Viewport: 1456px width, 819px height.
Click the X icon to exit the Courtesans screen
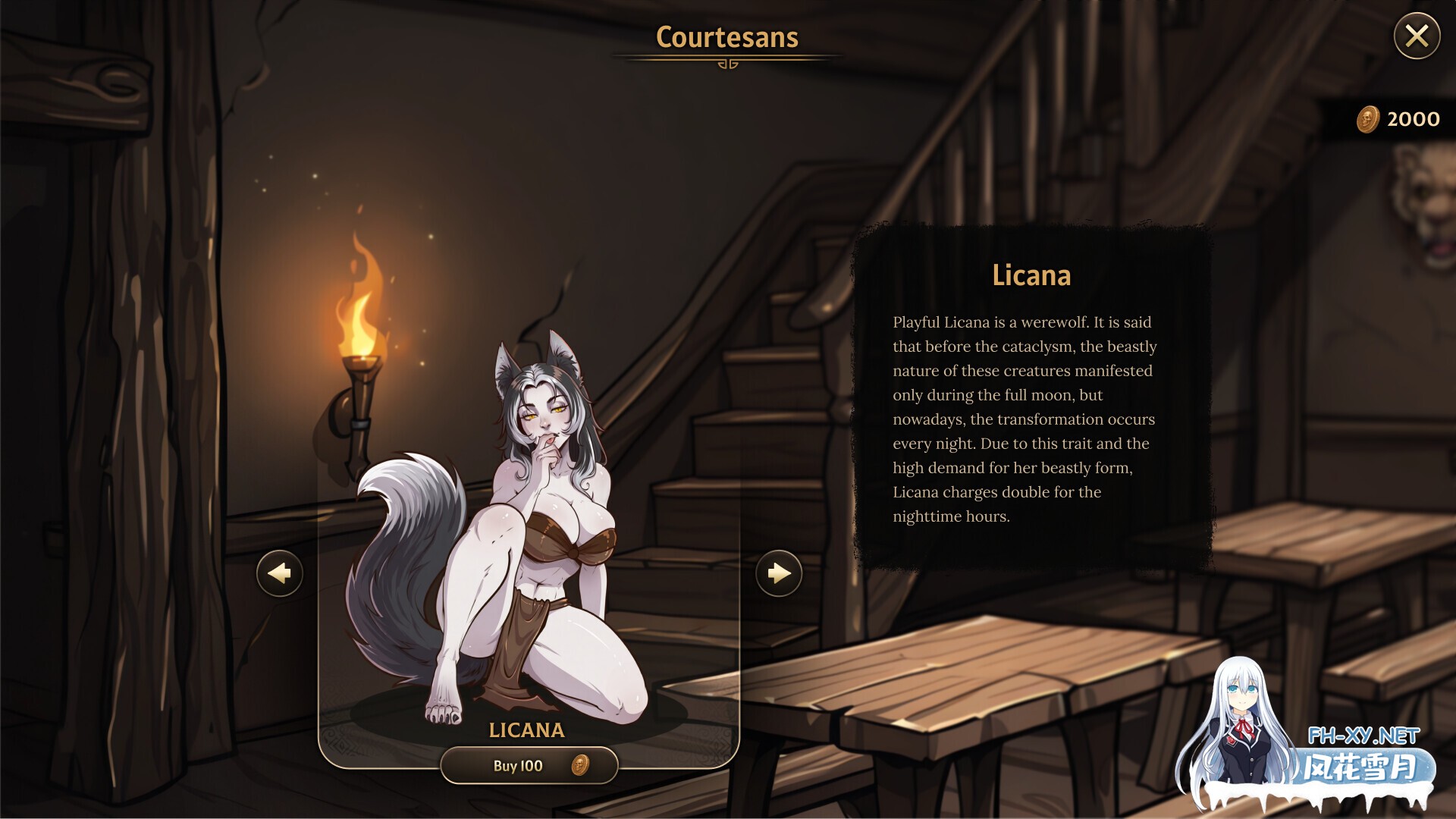tap(1417, 35)
